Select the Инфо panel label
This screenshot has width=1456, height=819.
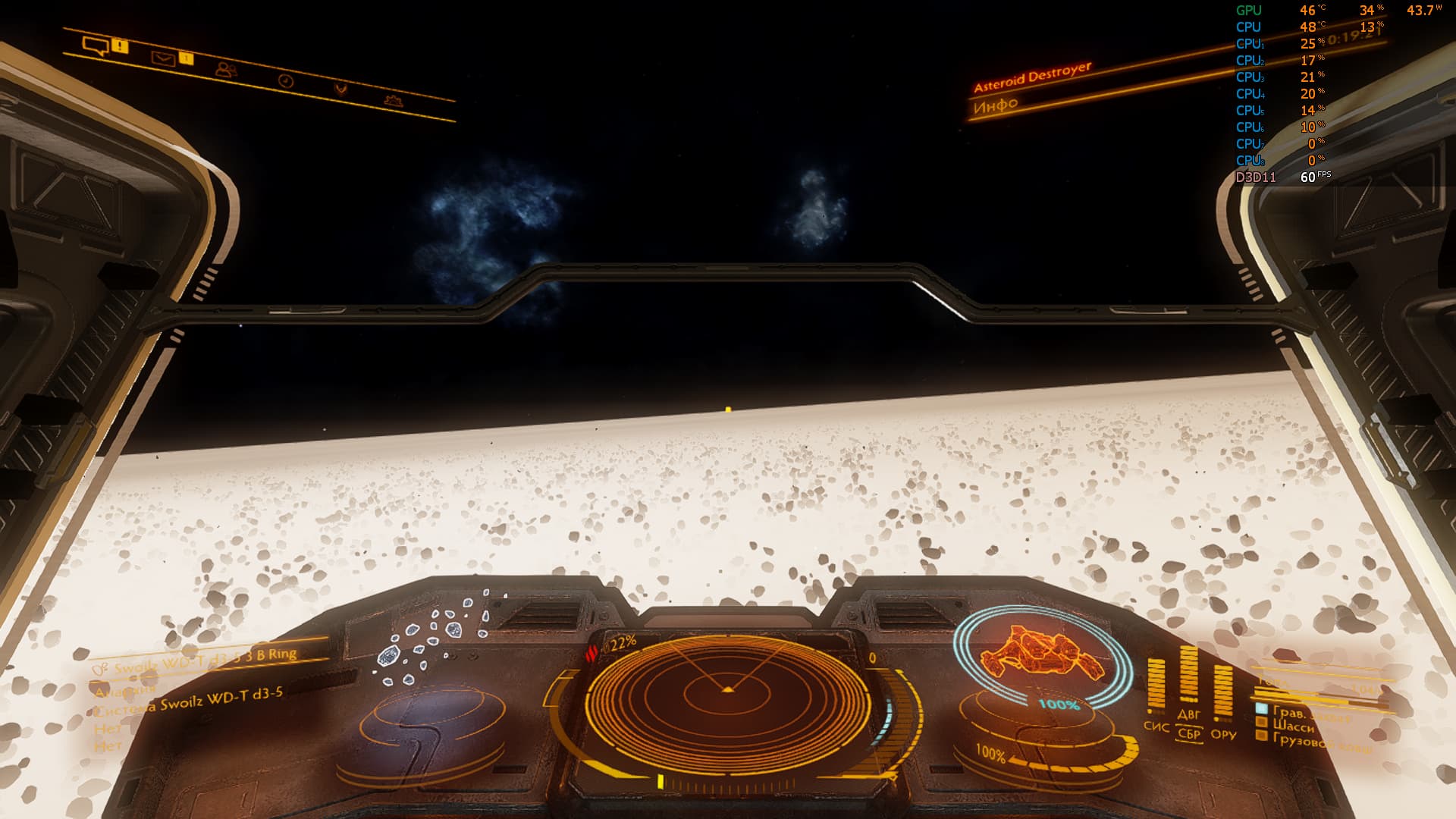995,105
